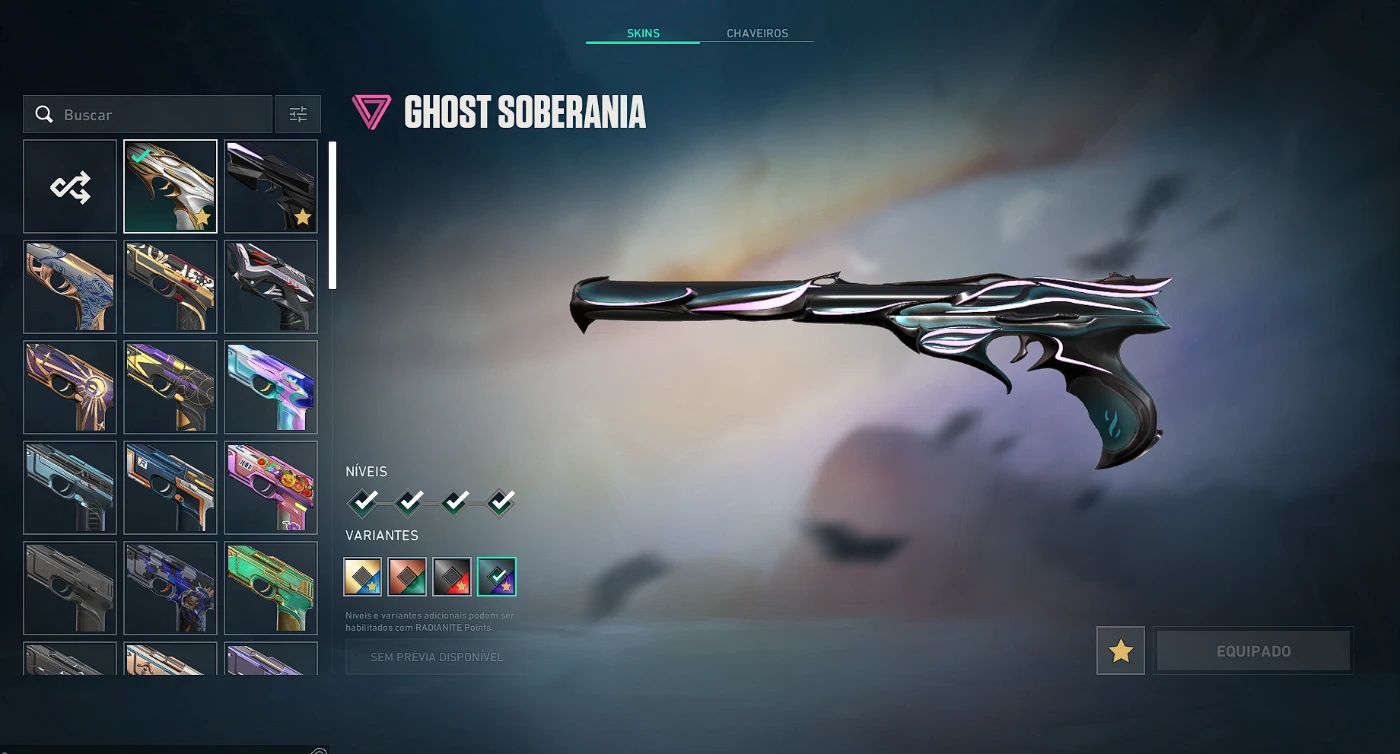Toggle the favorite star button
Screen dimensions: 1400x754
(x=1120, y=651)
